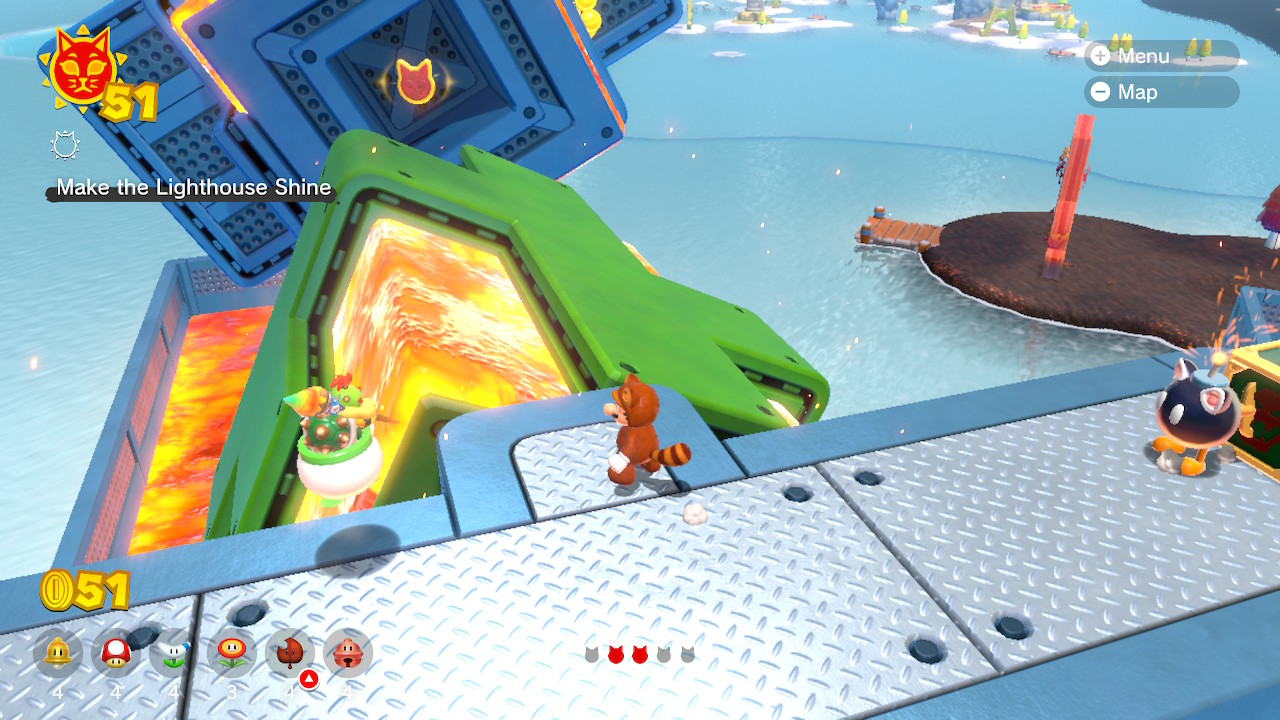
Task: Open the Map
Action: 1160,92
